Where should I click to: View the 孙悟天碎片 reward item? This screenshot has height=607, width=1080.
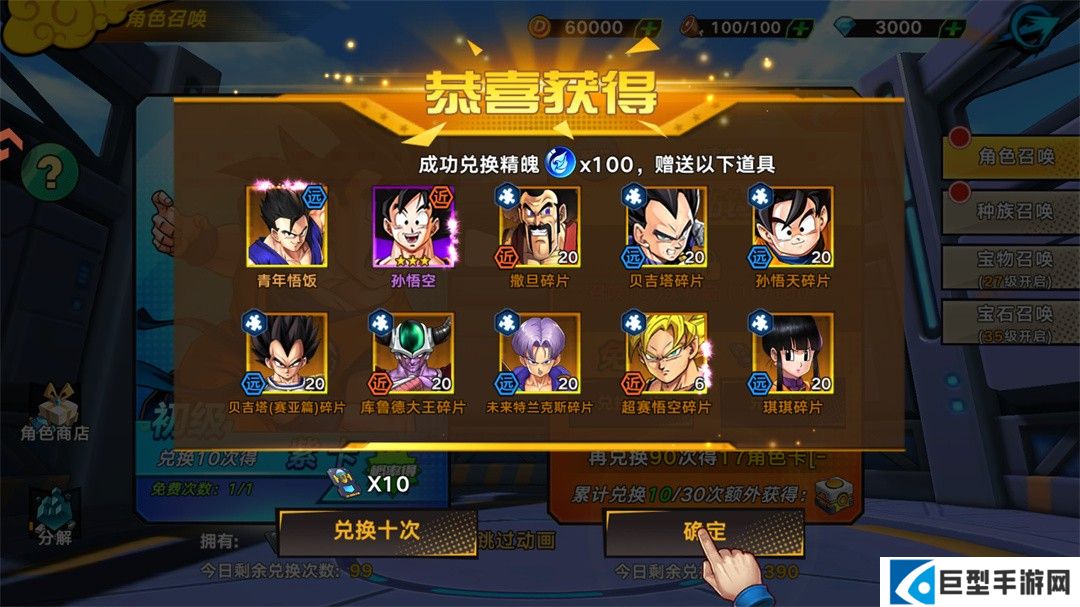[792, 227]
